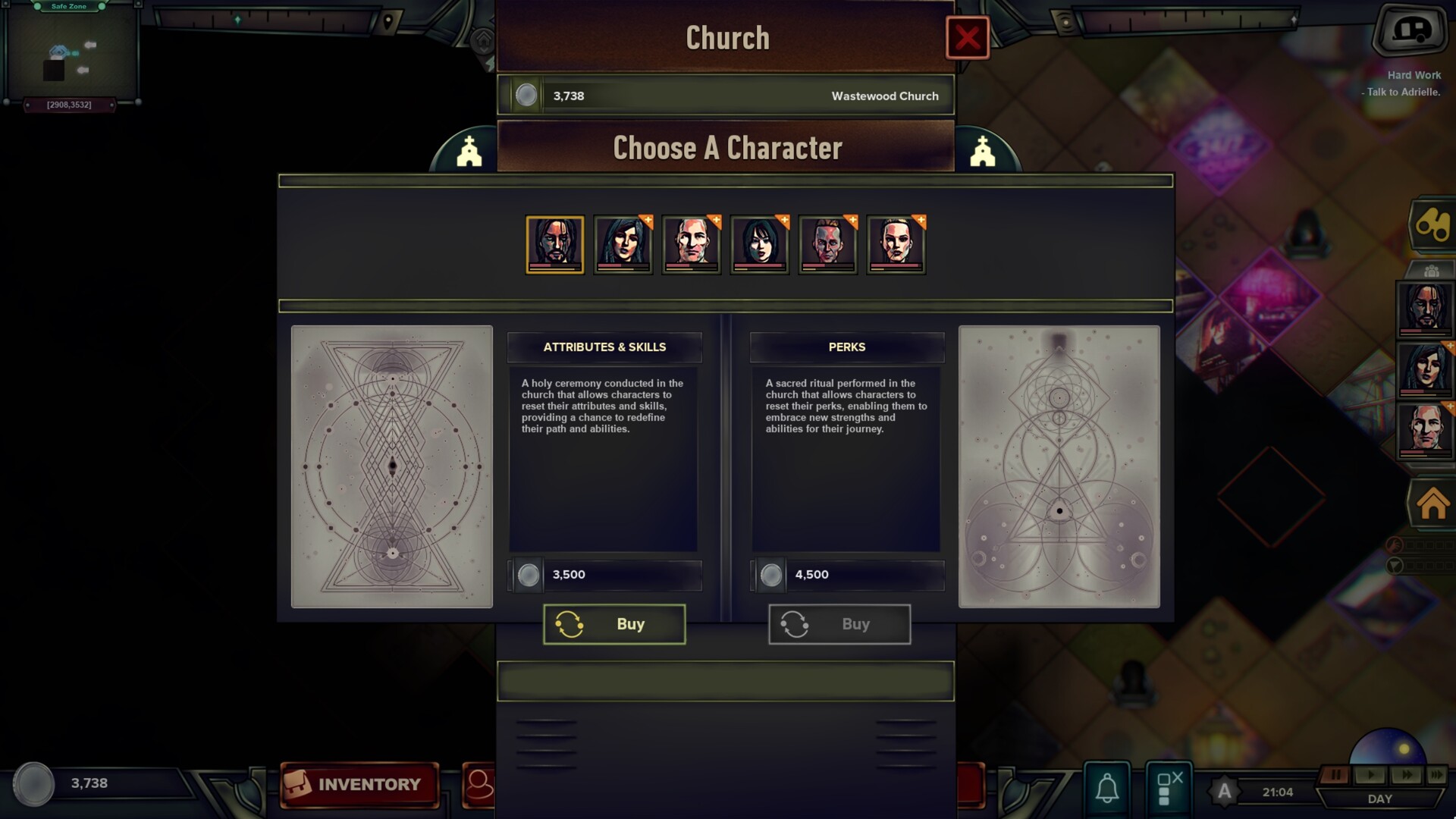This screenshot has width=1456, height=819.
Task: Click the home icon on the right sidebar
Action: pos(1432,500)
